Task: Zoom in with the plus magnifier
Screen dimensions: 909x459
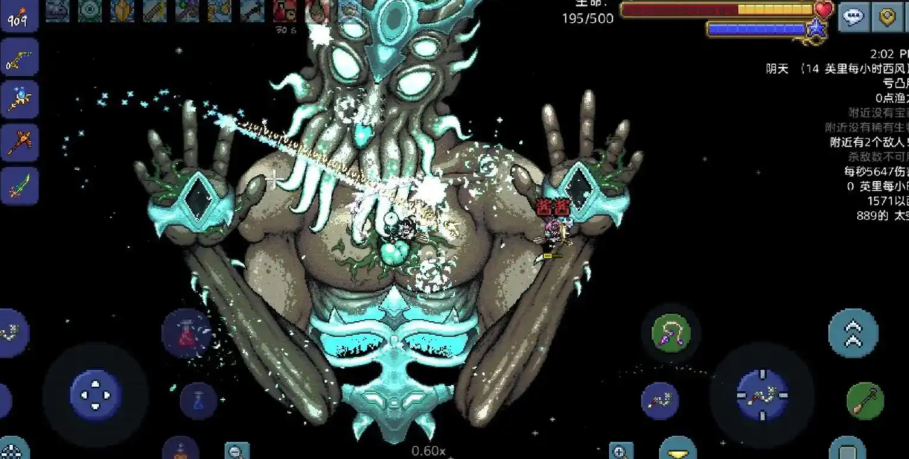Action: click(x=621, y=451)
